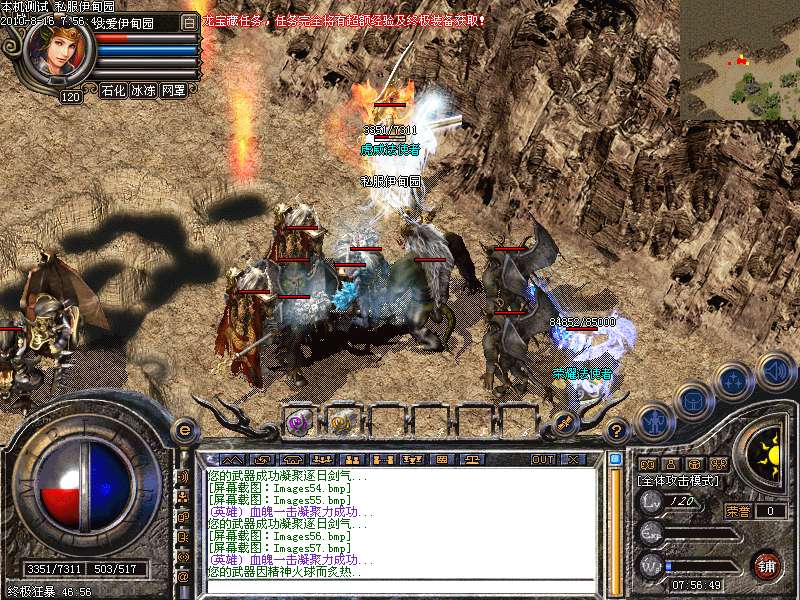Select the 石化 status button
The height and width of the screenshot is (600, 800).
click(x=113, y=90)
